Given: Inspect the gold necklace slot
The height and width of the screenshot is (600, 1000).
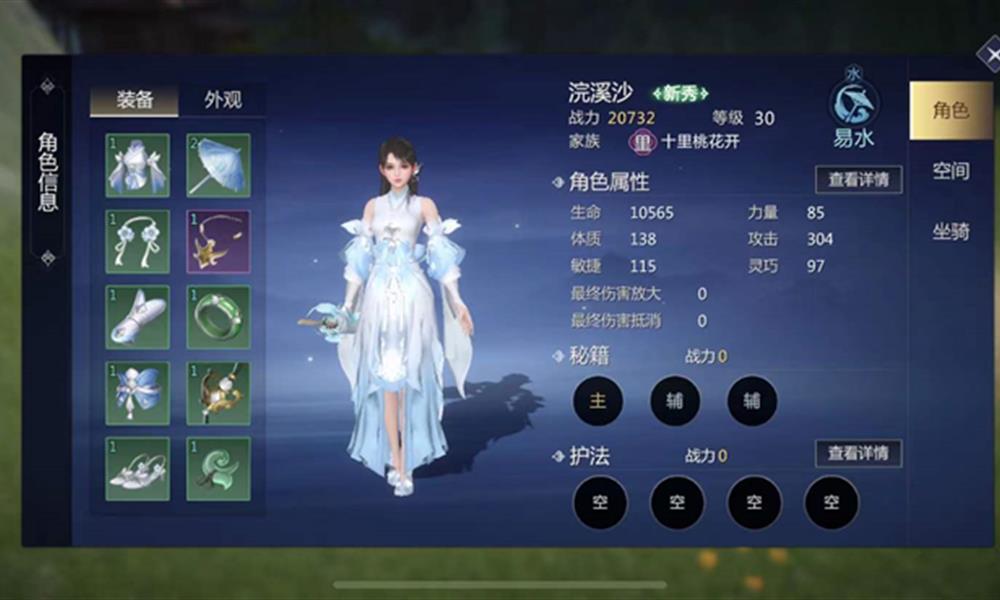Looking at the screenshot, I should 218,241.
